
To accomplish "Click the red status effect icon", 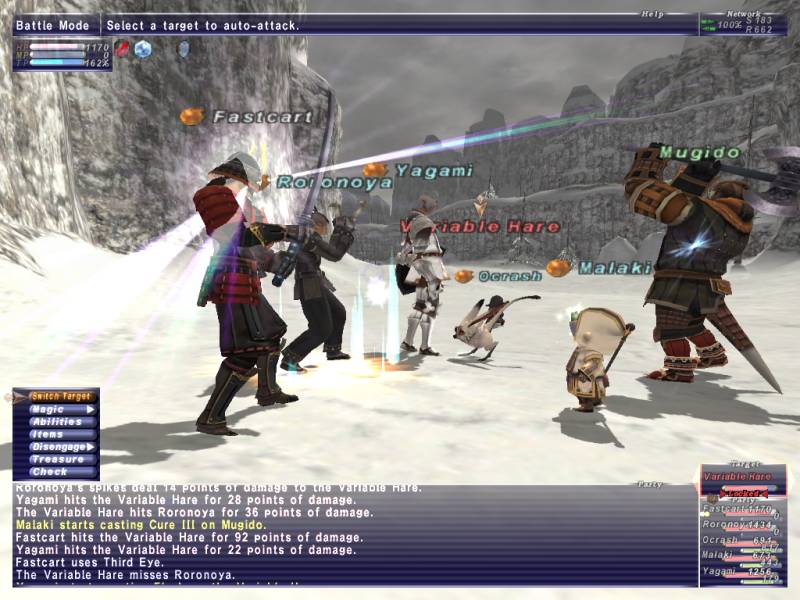I will pos(122,48).
